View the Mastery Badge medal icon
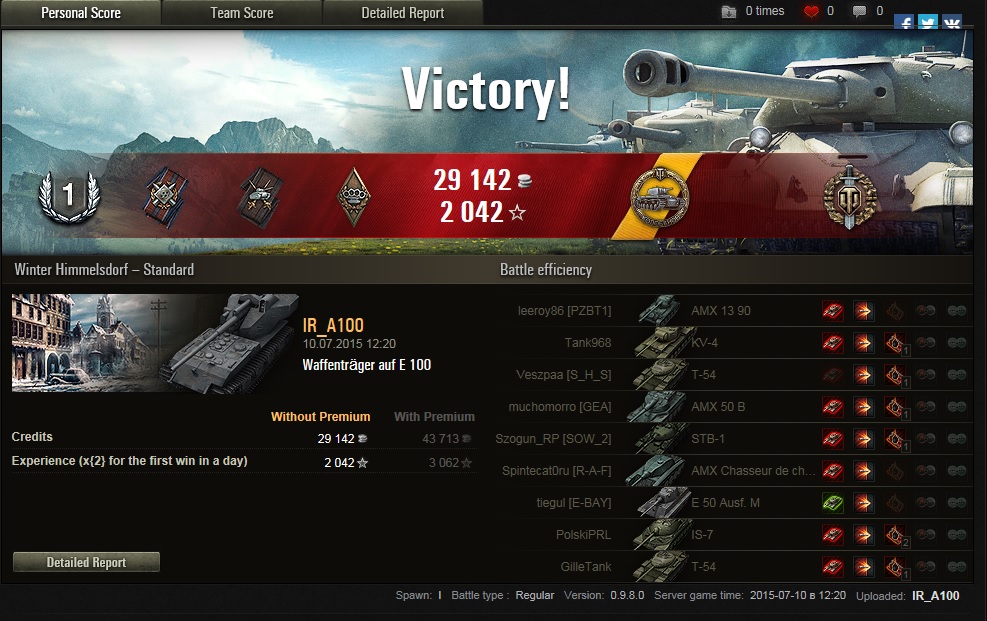This screenshot has height=621, width=987. click(658, 198)
